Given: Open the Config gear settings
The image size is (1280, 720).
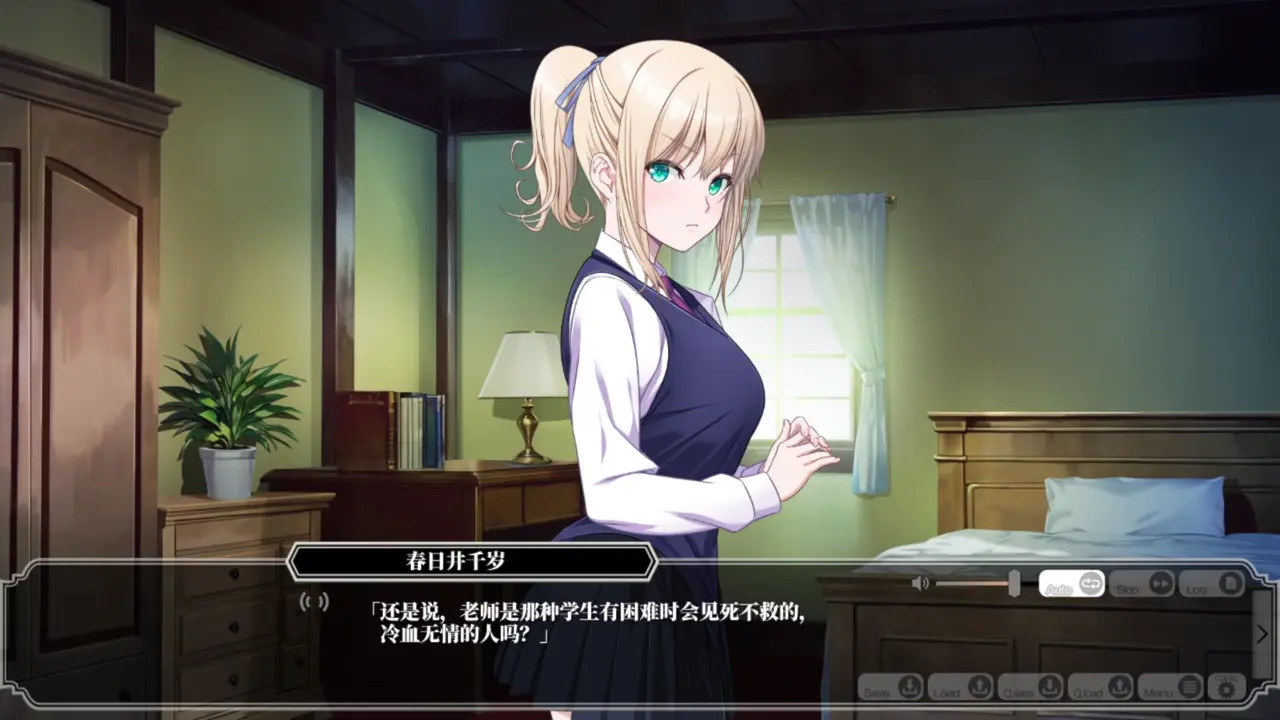Looking at the screenshot, I should point(1226,687).
